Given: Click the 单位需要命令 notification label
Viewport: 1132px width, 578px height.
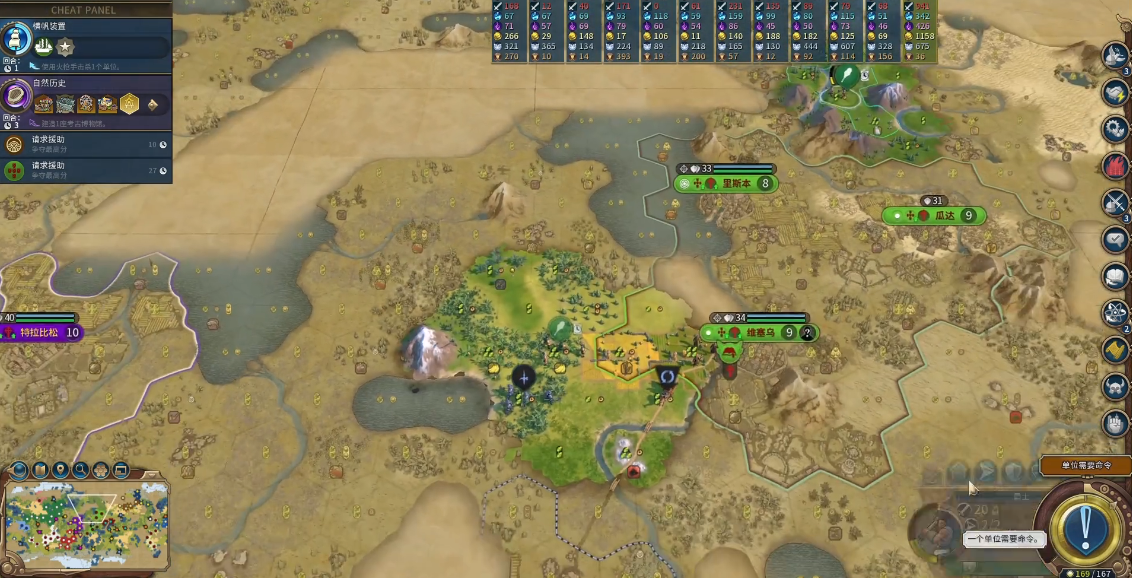Looking at the screenshot, I should point(1086,466).
